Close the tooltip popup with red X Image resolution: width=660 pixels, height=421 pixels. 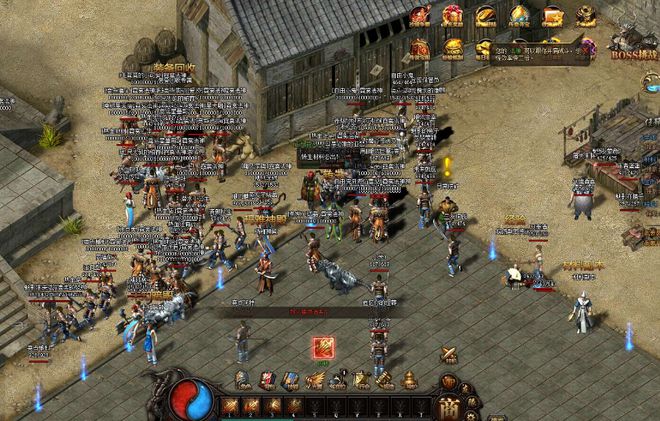(583, 49)
